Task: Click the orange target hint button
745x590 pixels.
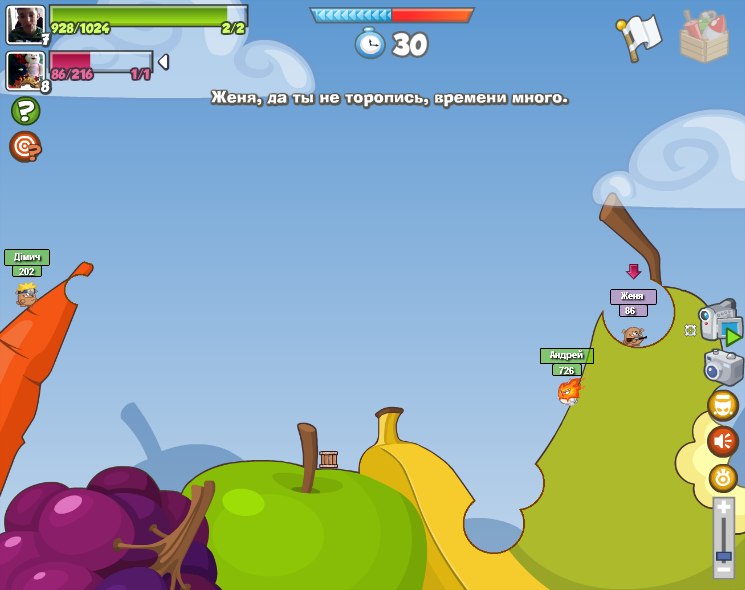Action: pos(25,146)
